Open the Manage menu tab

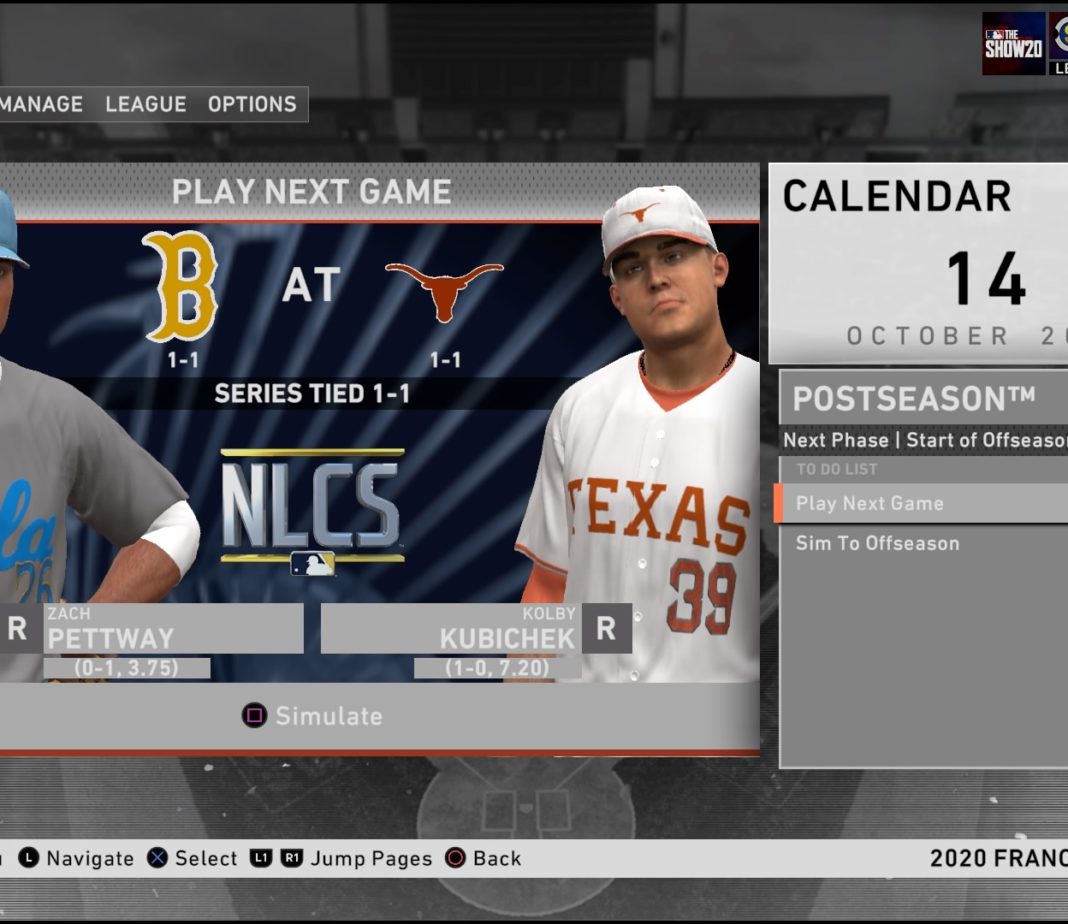coord(41,104)
